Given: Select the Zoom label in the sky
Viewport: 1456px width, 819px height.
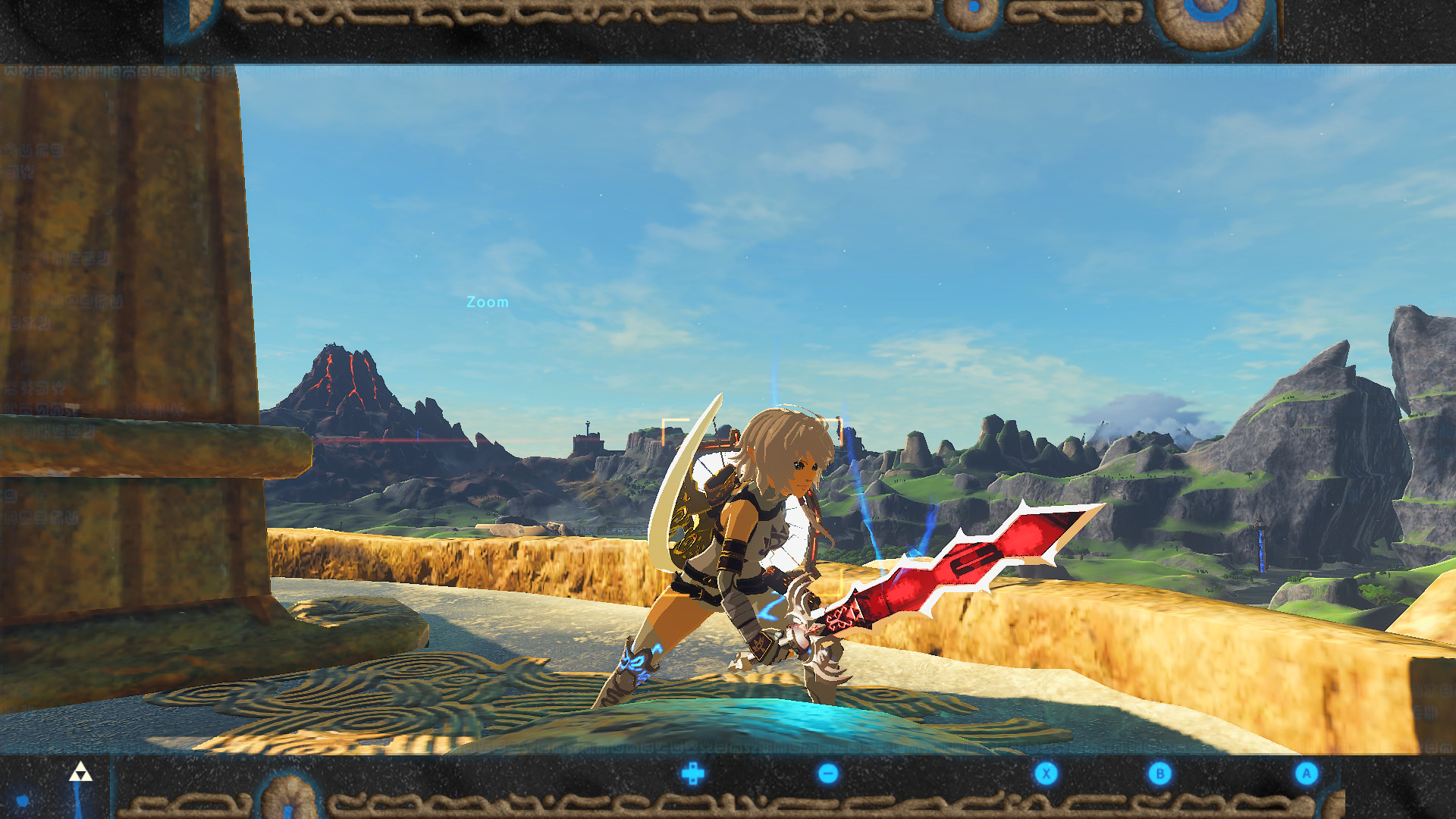Looking at the screenshot, I should 487,302.
